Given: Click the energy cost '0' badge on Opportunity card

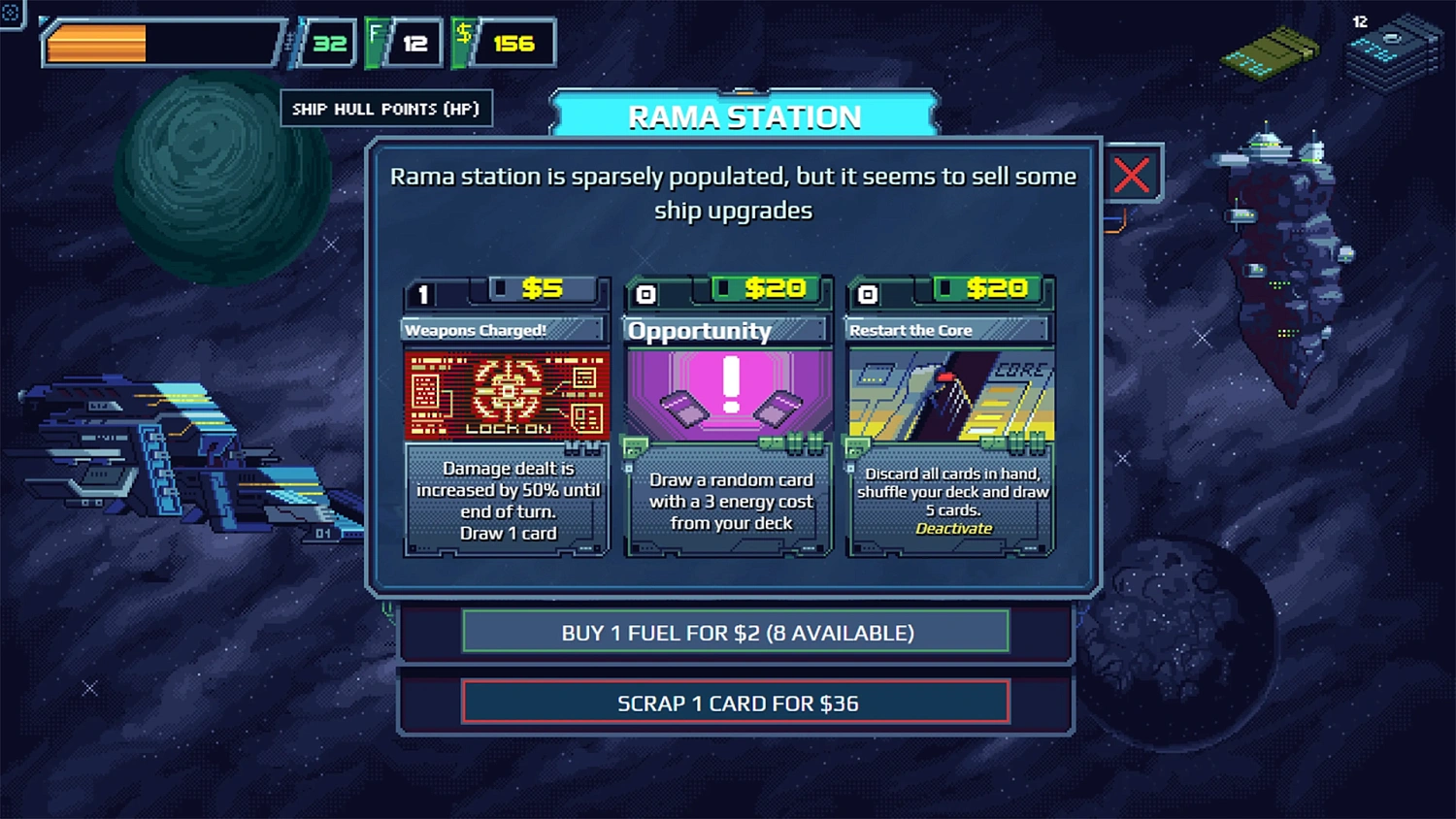Looking at the screenshot, I should [645, 290].
